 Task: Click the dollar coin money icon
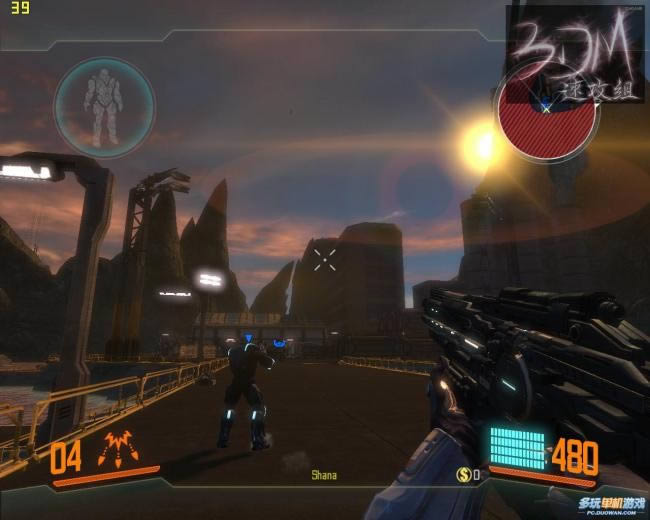464,473
